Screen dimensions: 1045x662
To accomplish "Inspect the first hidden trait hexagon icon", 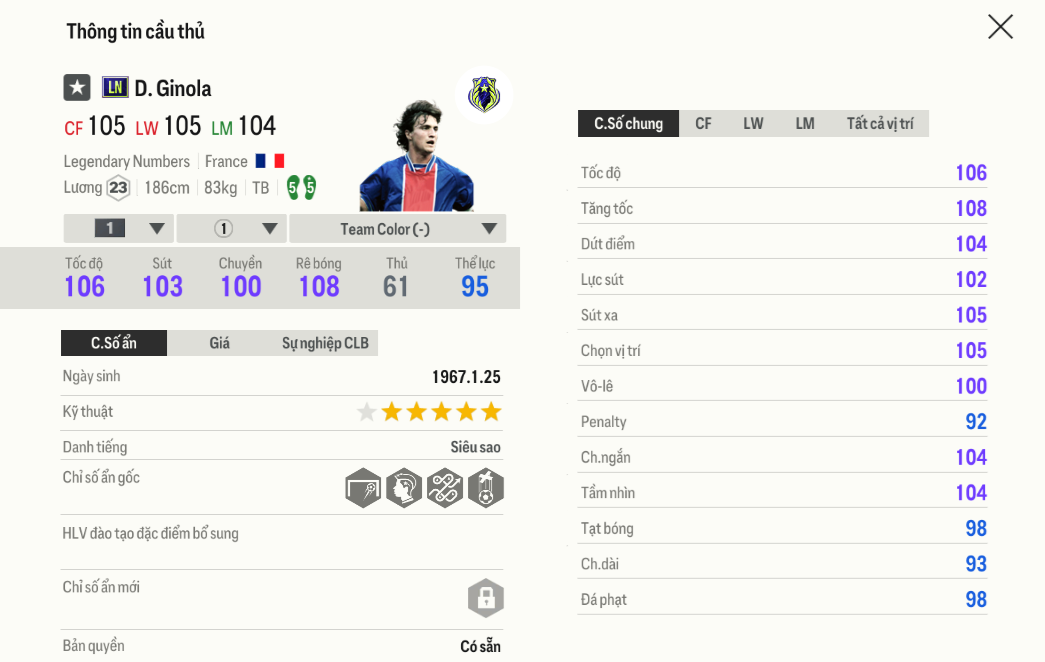I will (363, 488).
